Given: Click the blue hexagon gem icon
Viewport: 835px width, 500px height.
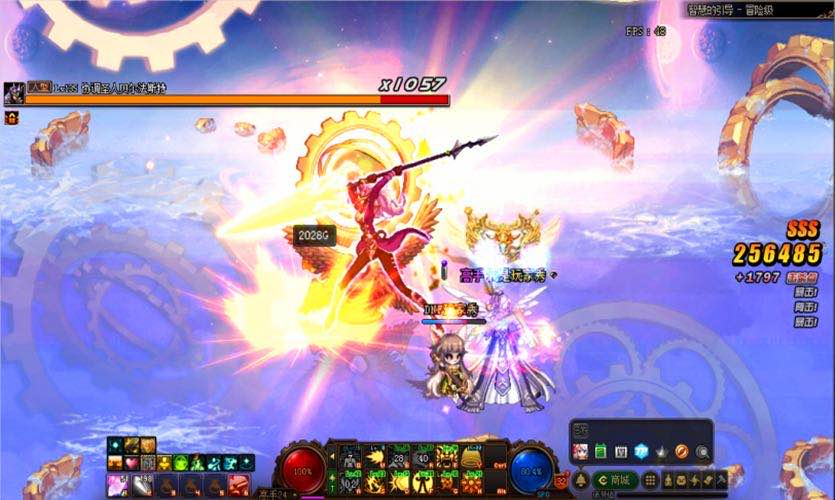Looking at the screenshot, I should [x=641, y=452].
